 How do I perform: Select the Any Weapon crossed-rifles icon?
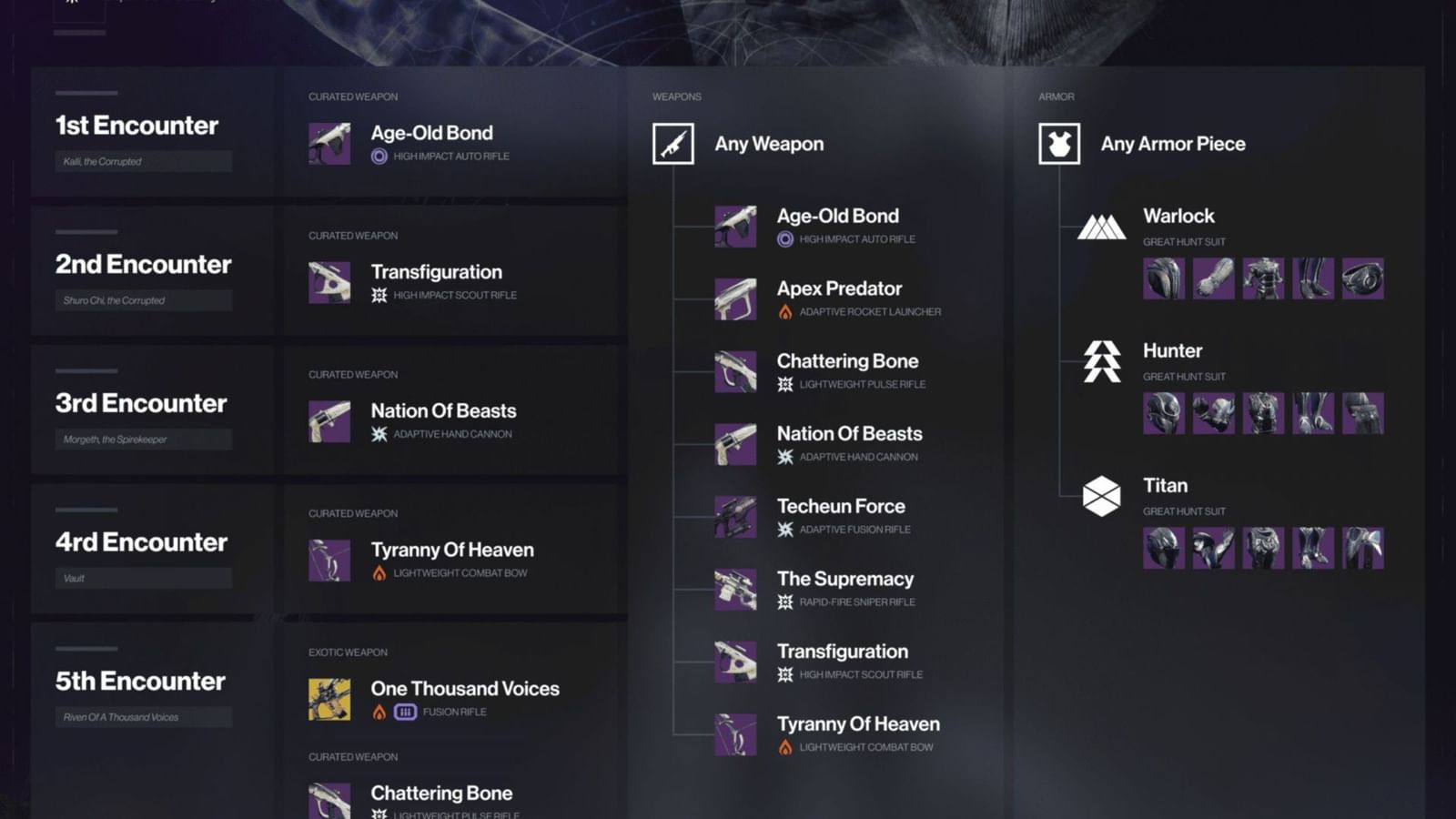click(x=672, y=143)
